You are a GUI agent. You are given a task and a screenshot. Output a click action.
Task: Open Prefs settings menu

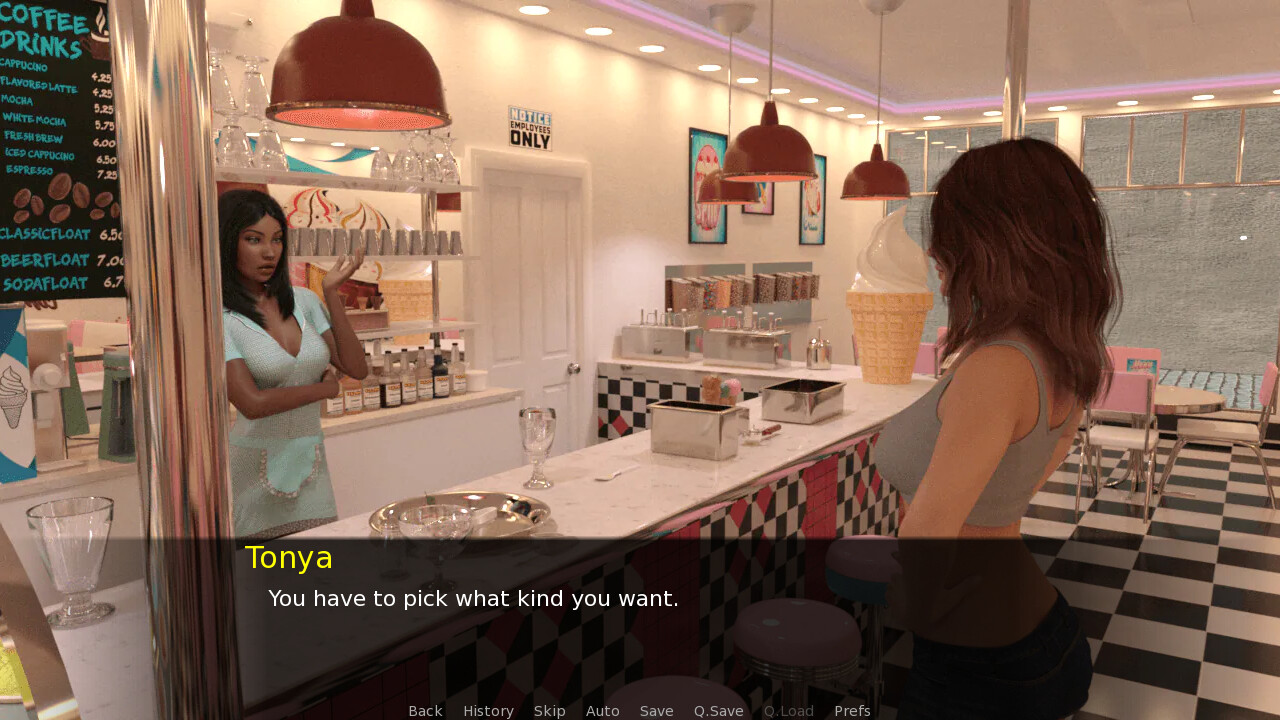tap(852, 711)
